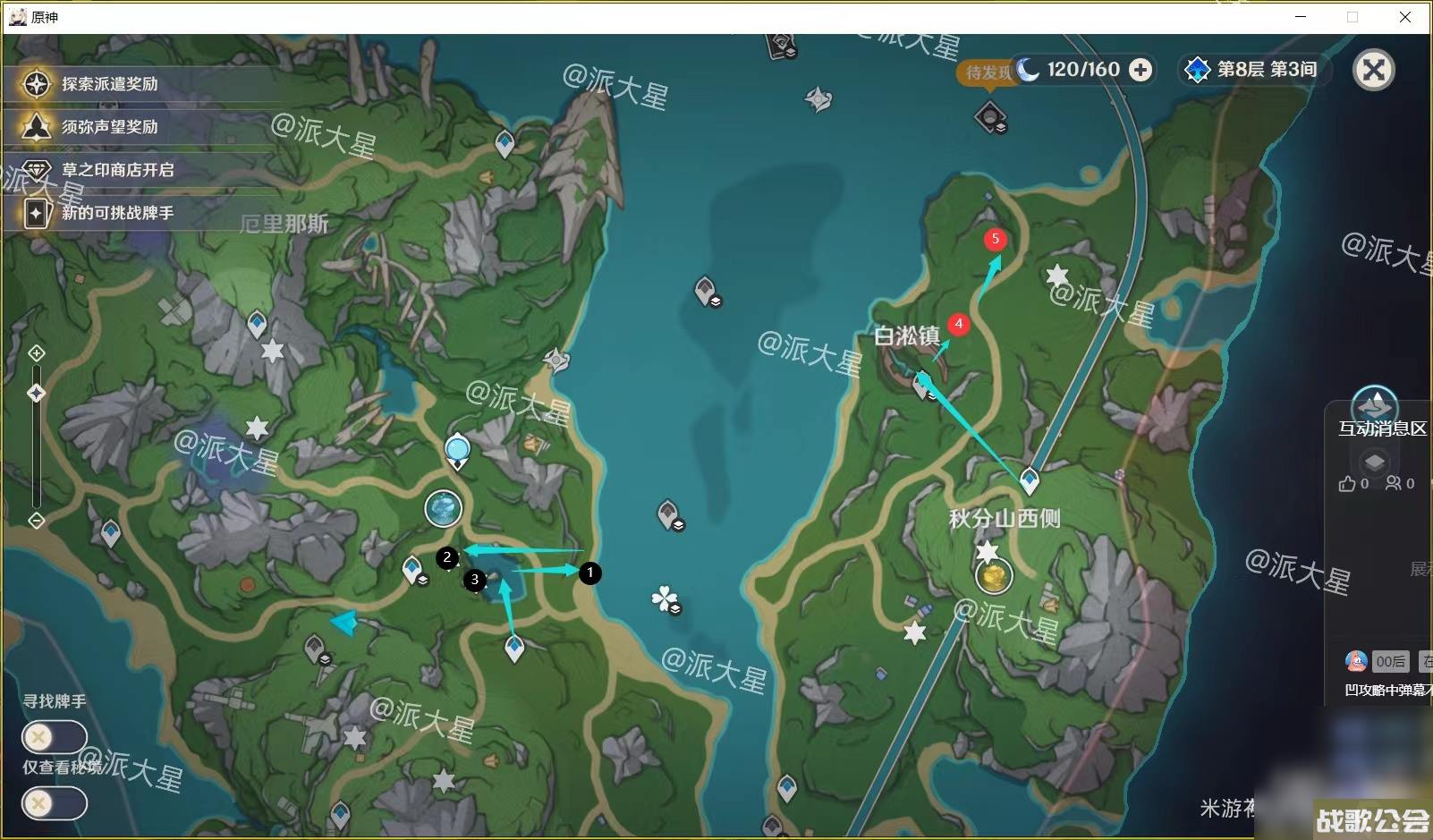The image size is (1433, 840).
Task: Click the plus button next to 120/160 resin
Action: tap(1140, 69)
